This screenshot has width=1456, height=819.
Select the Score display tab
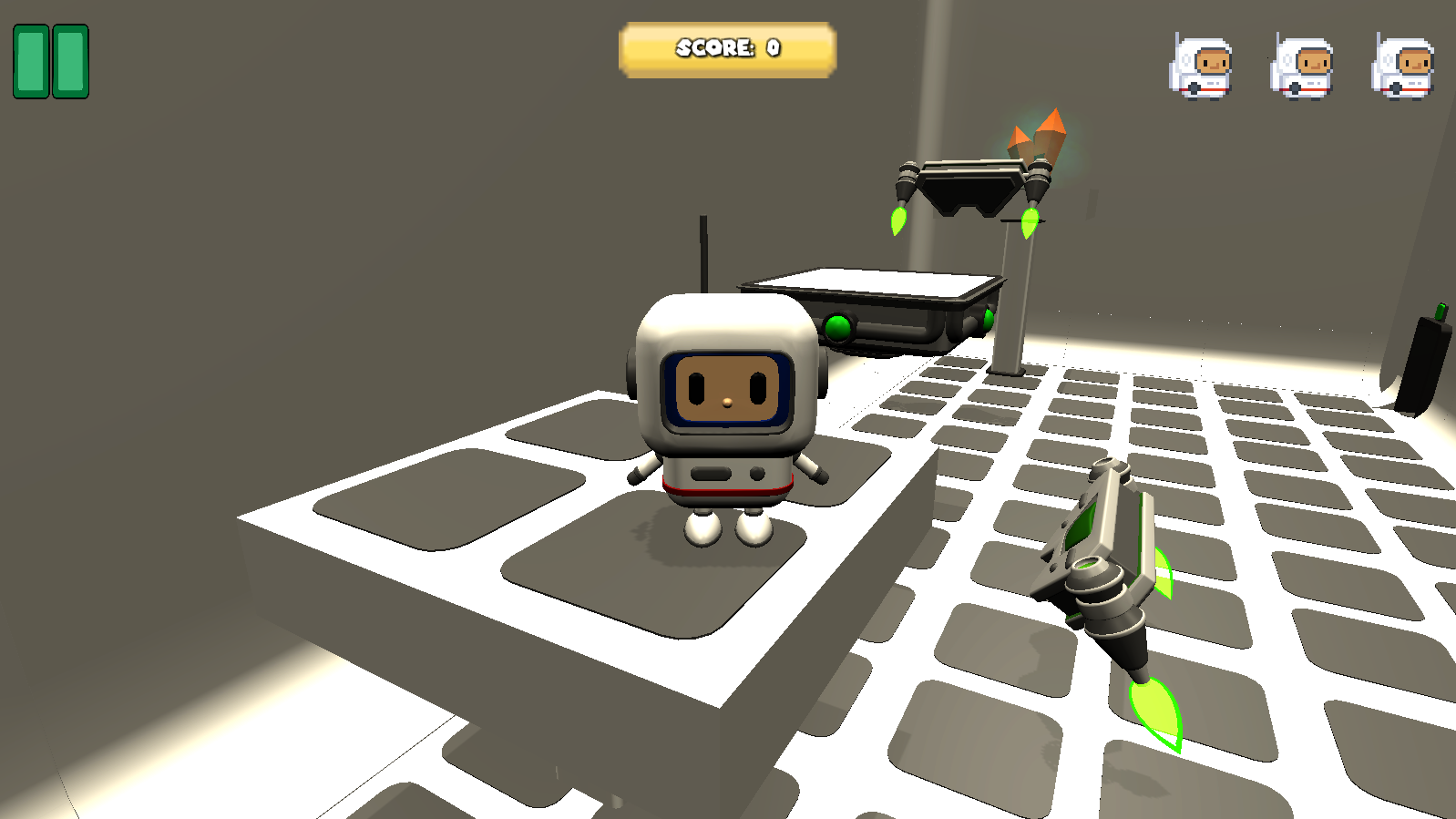tap(726, 49)
